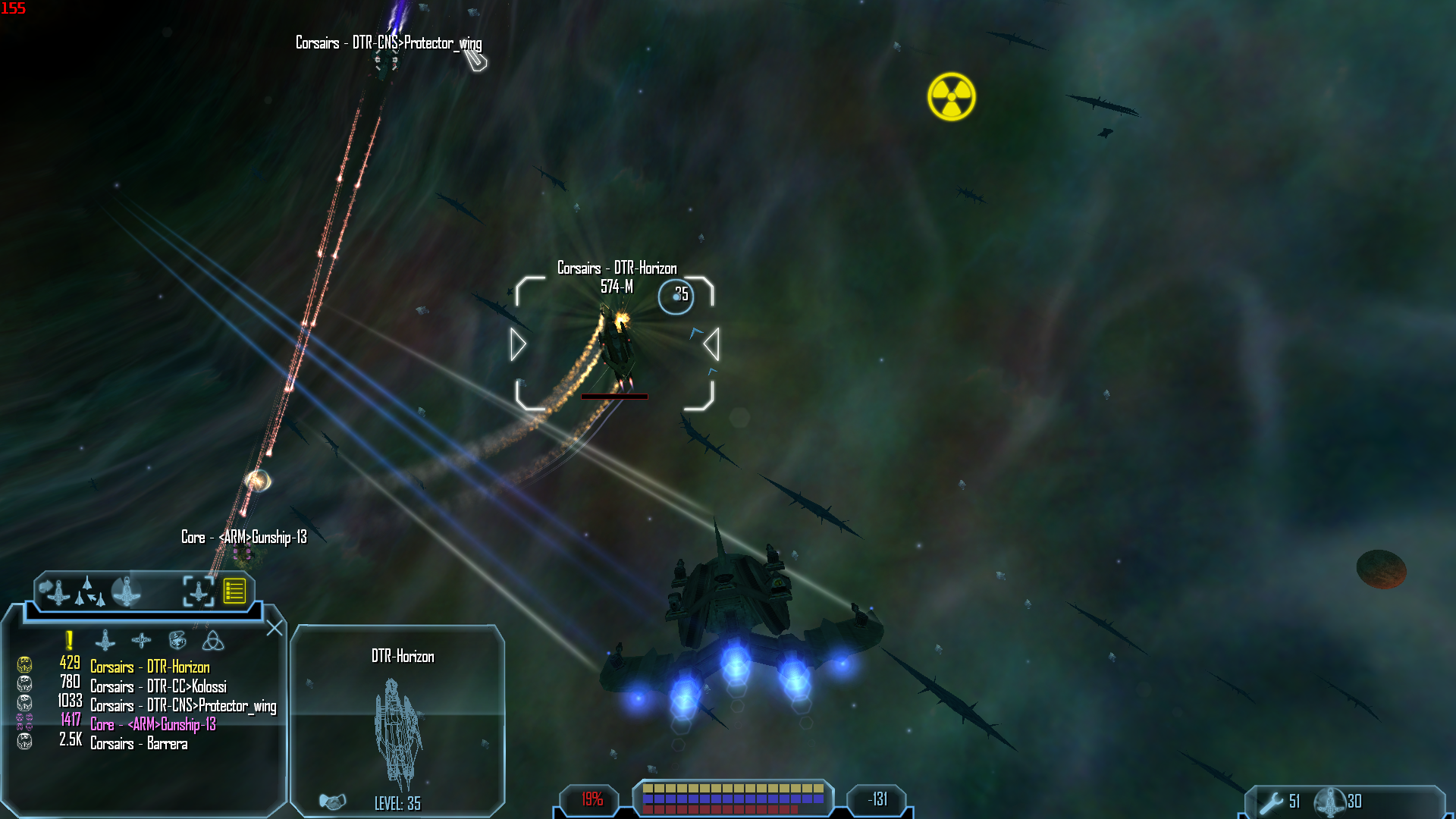Switch to the station filter tab
The image size is (1456, 819).
(x=141, y=641)
